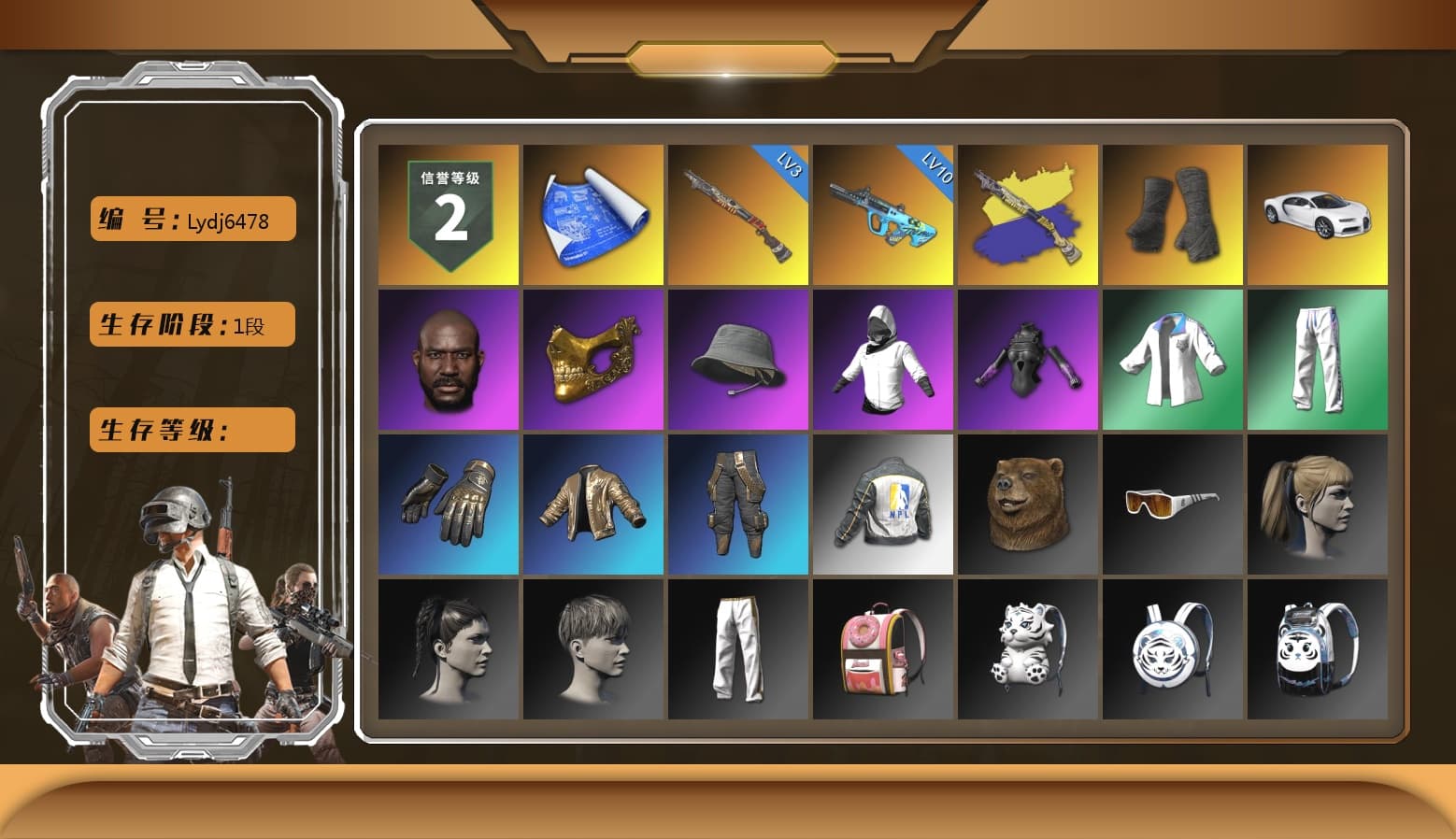This screenshot has width=1456, height=839.
Task: Open the blueprint item in the first row
Action: click(592, 213)
